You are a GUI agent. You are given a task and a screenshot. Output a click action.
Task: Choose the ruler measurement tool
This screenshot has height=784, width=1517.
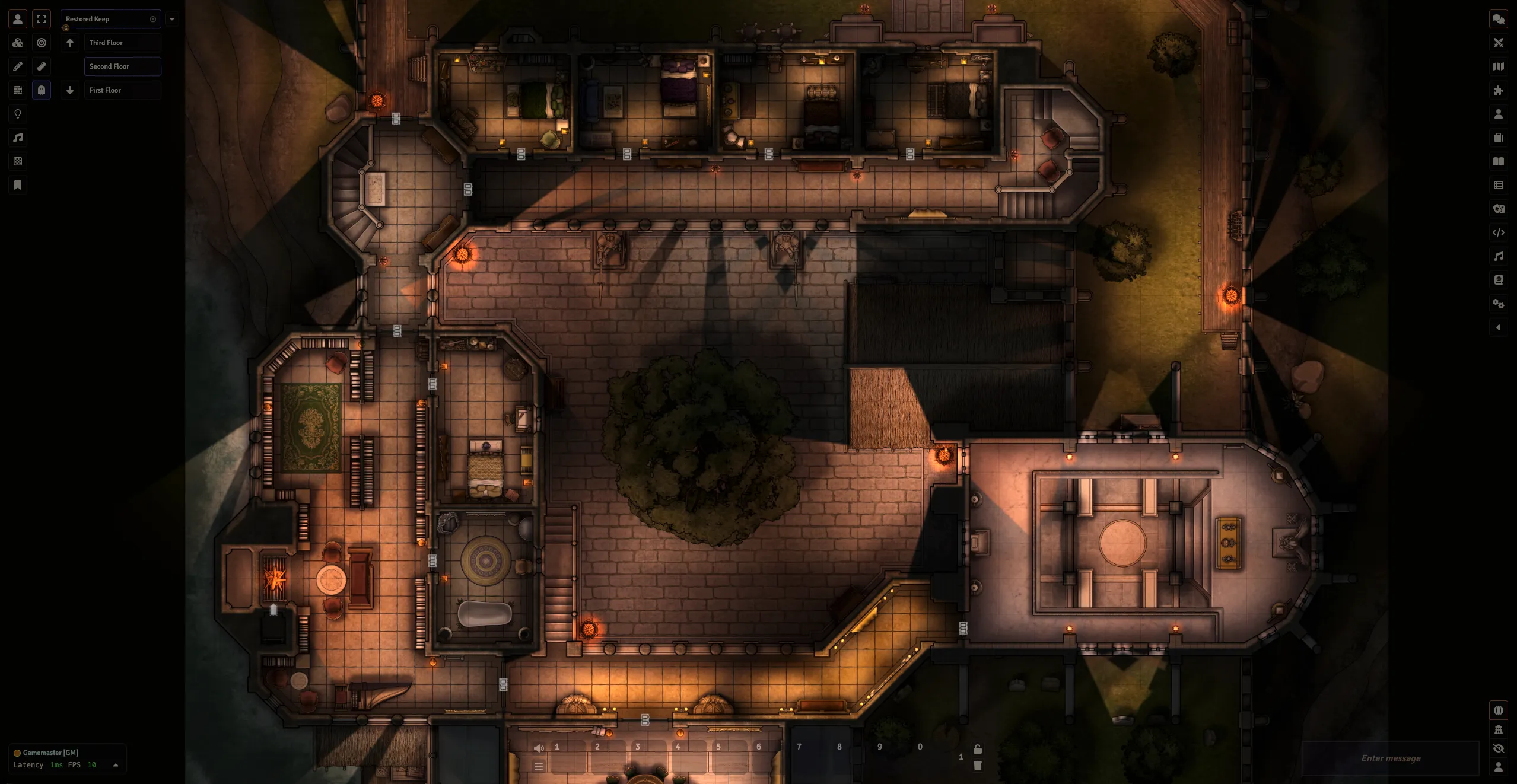click(x=42, y=66)
